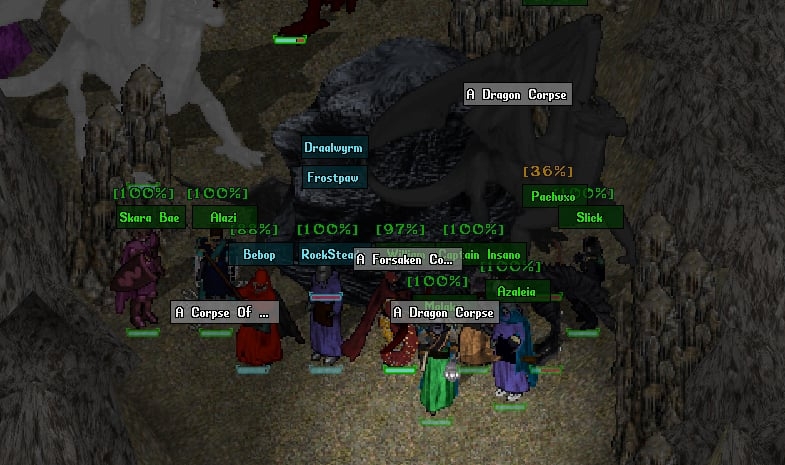Click the Frostpaw name label

pos(334,178)
